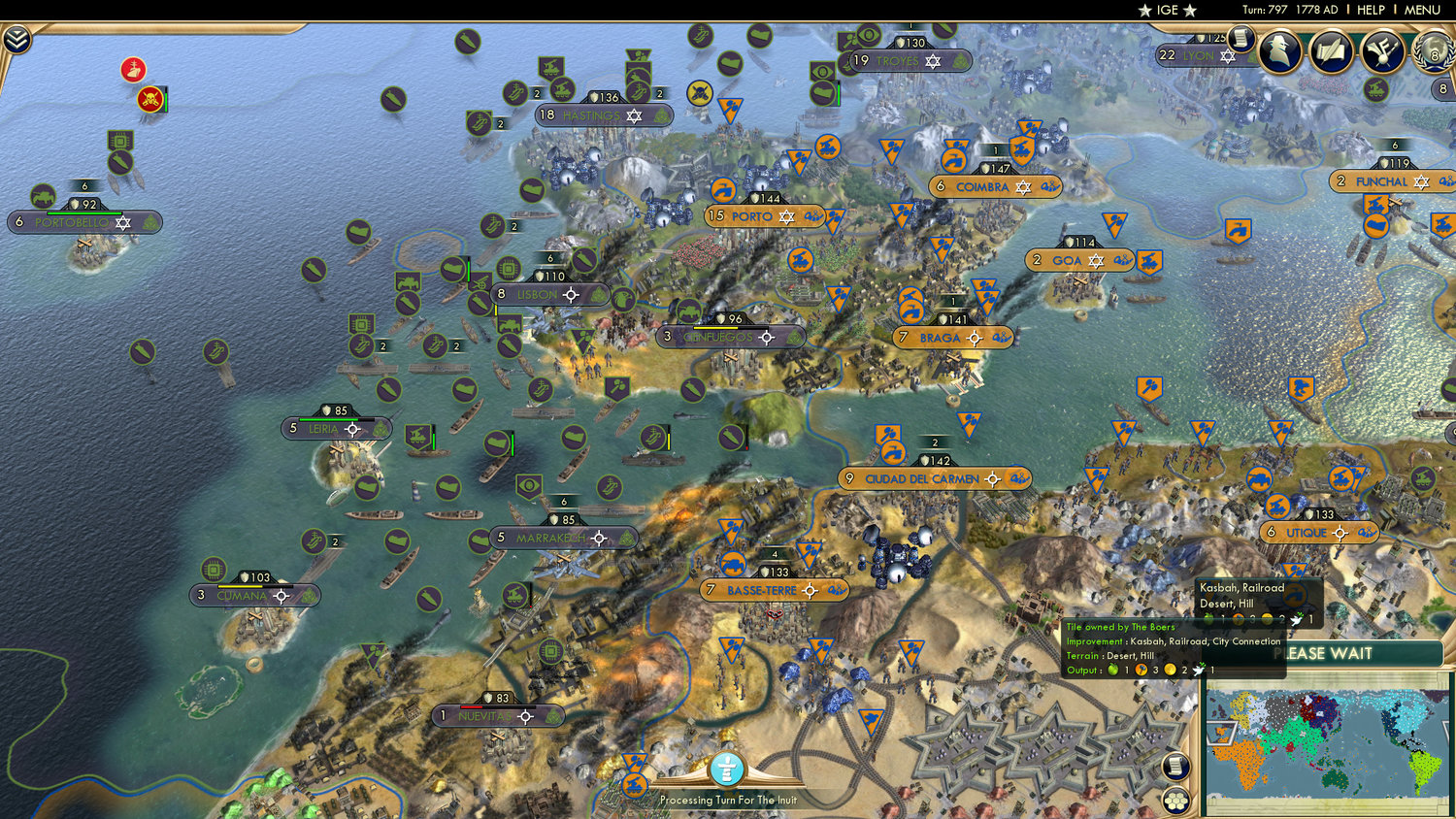Expand the stacked notification badge showing 8
1456x819 pixels.
pyautogui.click(x=1442, y=88)
